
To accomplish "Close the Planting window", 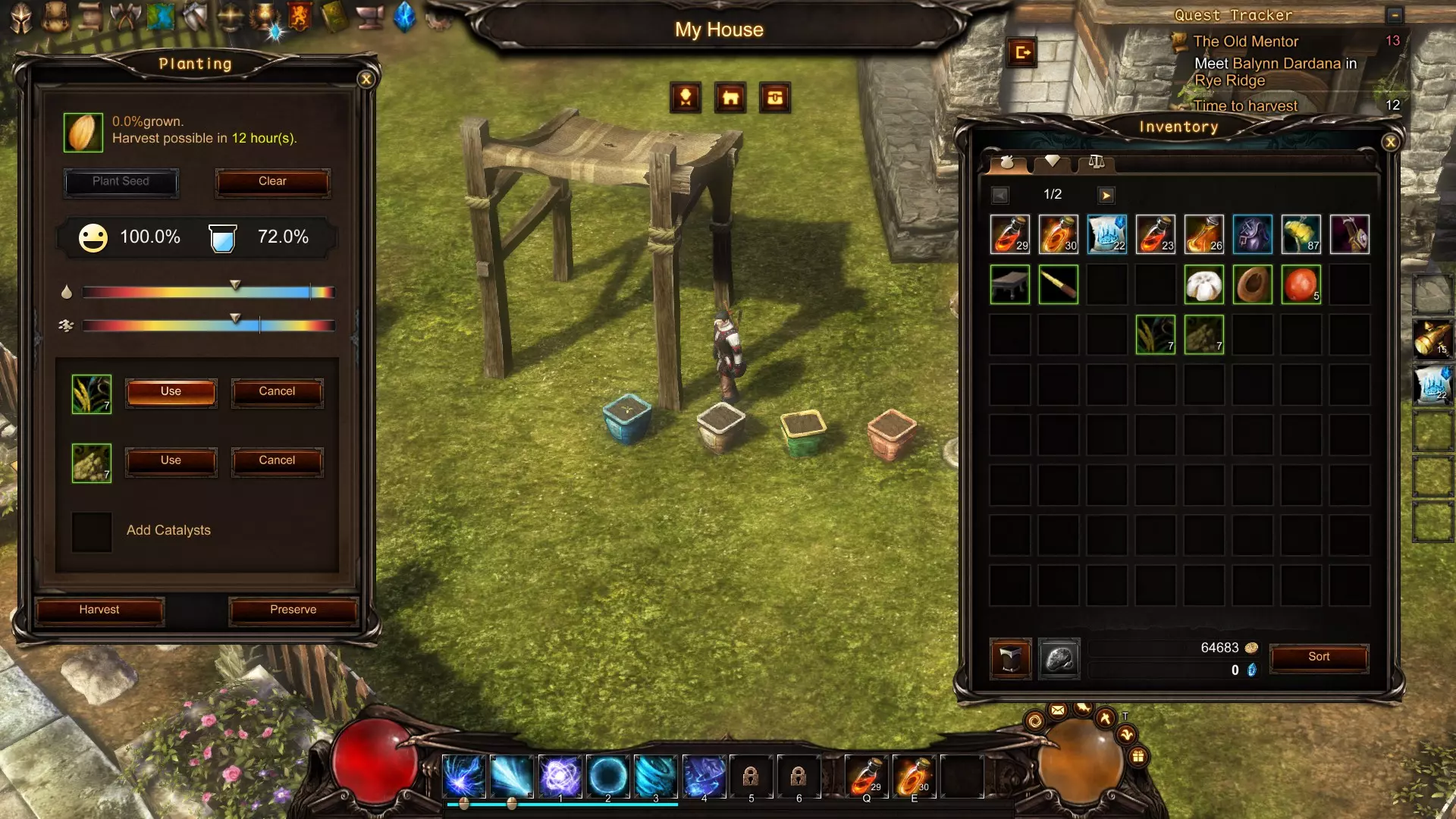I will 366,79.
